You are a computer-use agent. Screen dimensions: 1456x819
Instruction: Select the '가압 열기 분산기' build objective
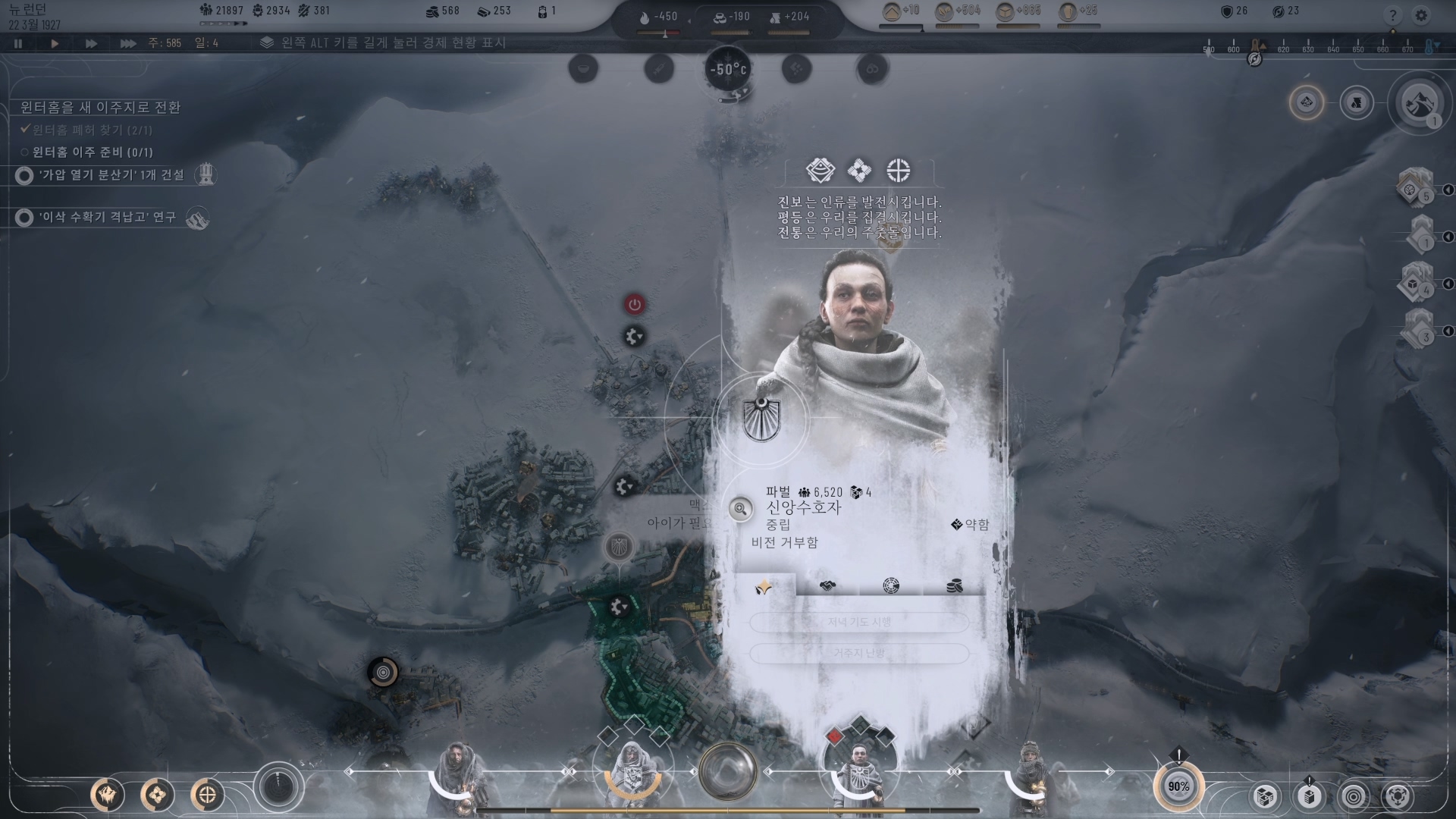[111, 175]
